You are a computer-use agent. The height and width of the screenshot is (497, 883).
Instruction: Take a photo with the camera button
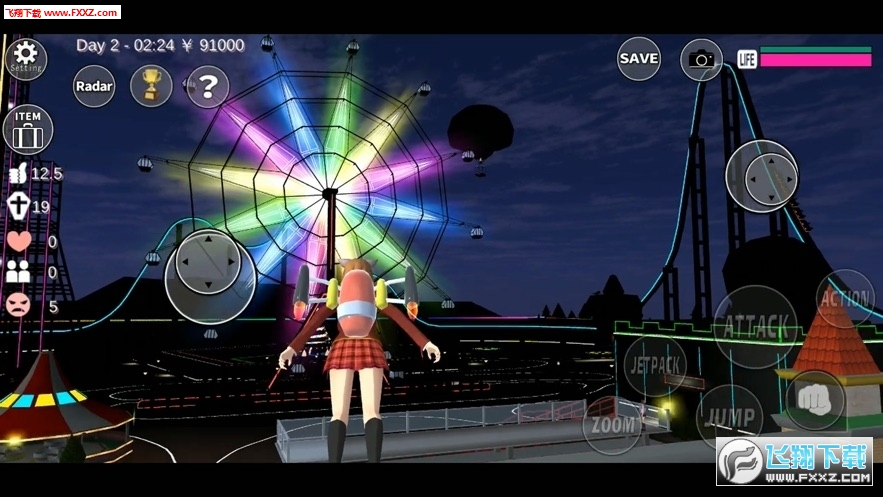pos(701,60)
